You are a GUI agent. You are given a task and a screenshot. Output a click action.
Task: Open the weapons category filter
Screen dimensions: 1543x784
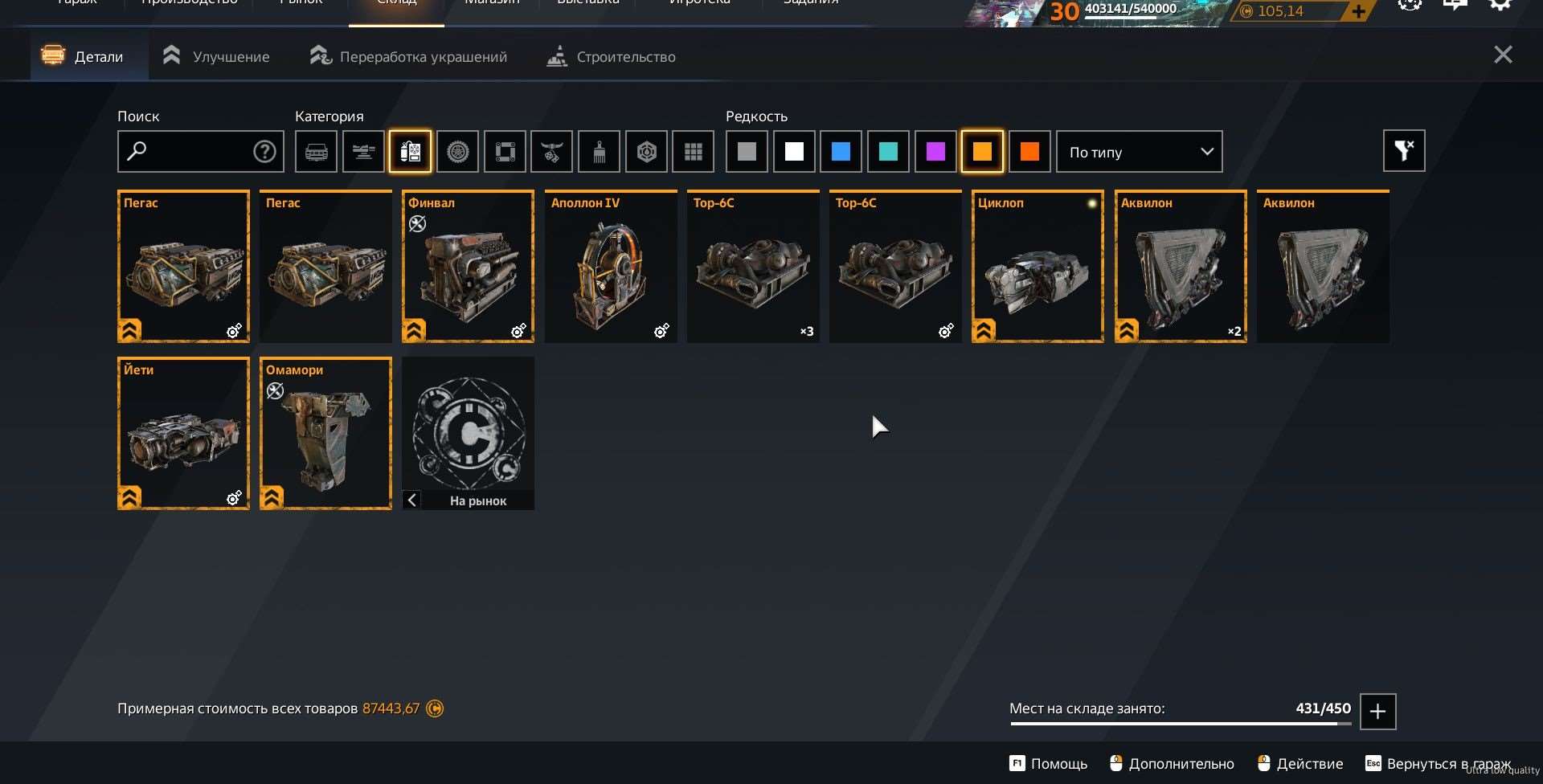click(363, 151)
